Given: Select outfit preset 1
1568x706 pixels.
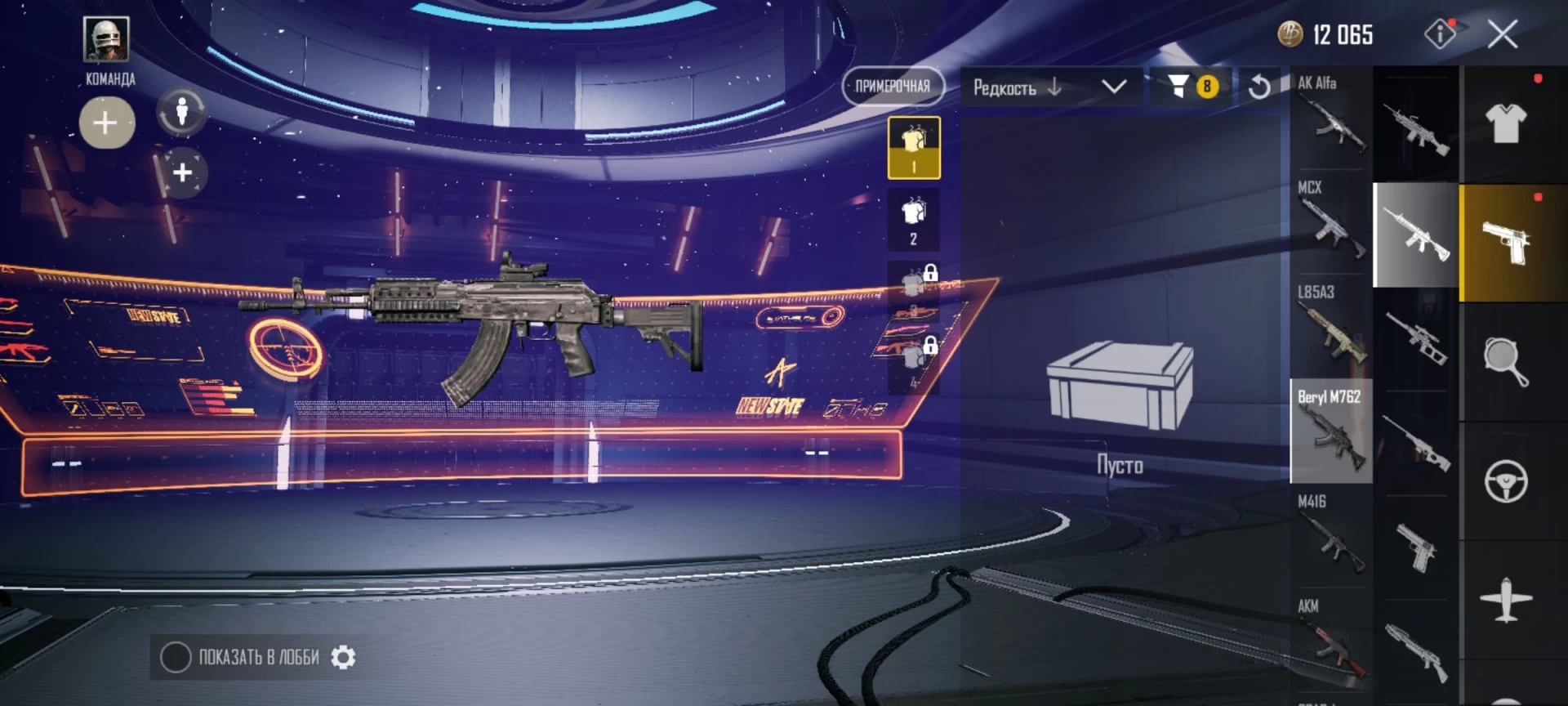Looking at the screenshot, I should coord(914,148).
